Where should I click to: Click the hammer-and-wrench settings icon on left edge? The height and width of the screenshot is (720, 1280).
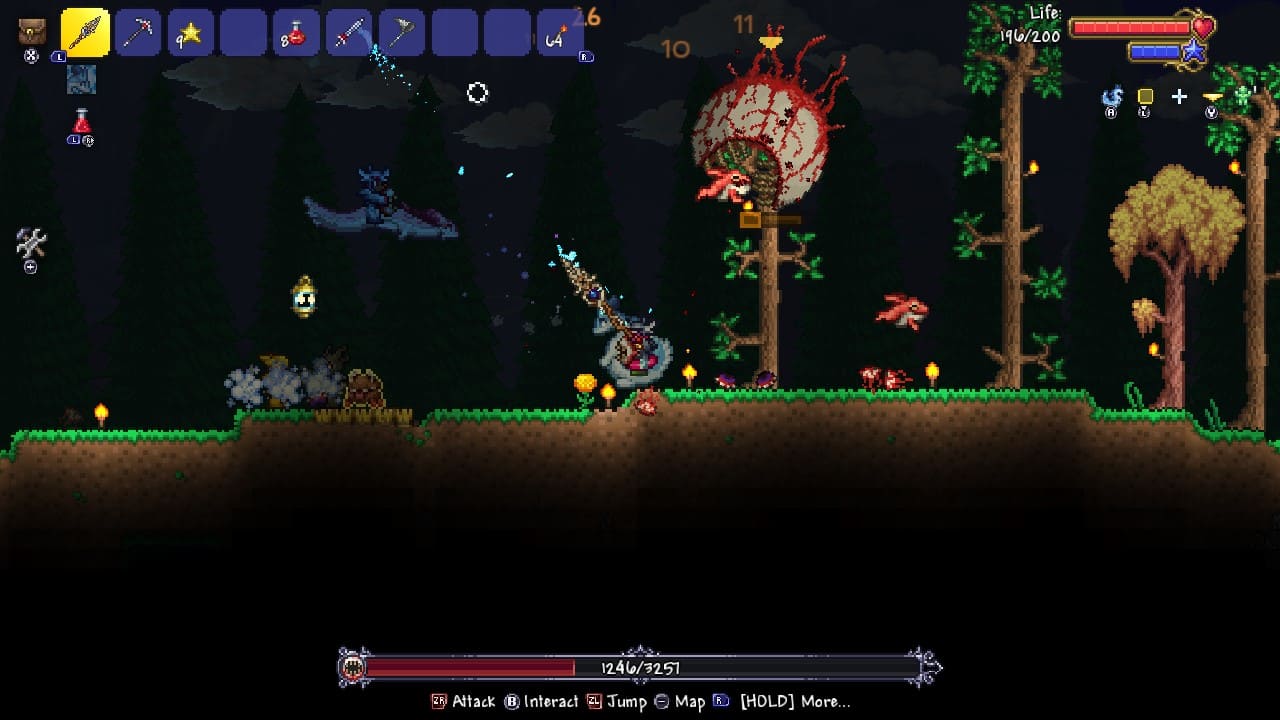tap(30, 241)
